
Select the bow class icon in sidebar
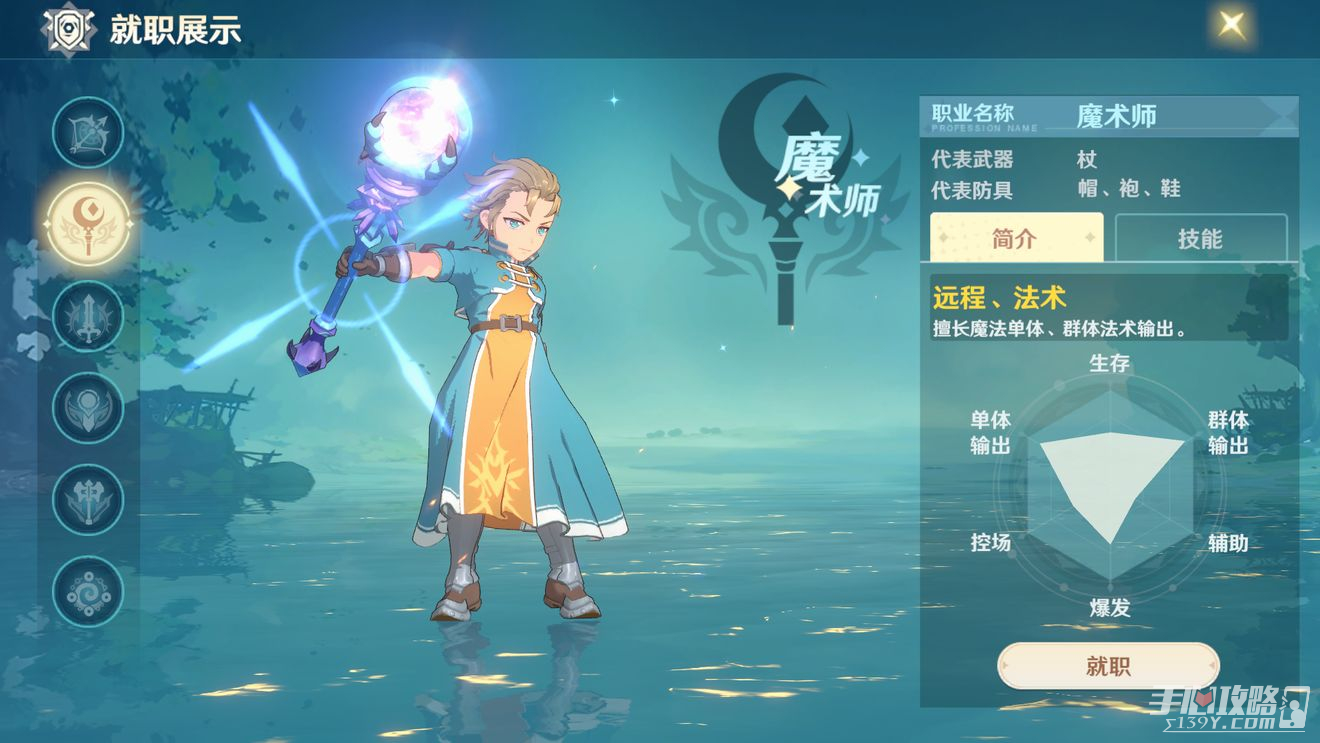86,132
